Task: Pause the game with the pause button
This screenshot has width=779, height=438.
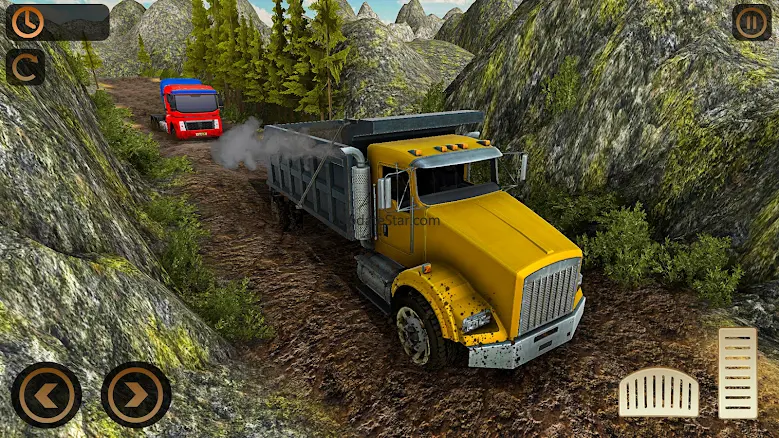Action: [751, 22]
